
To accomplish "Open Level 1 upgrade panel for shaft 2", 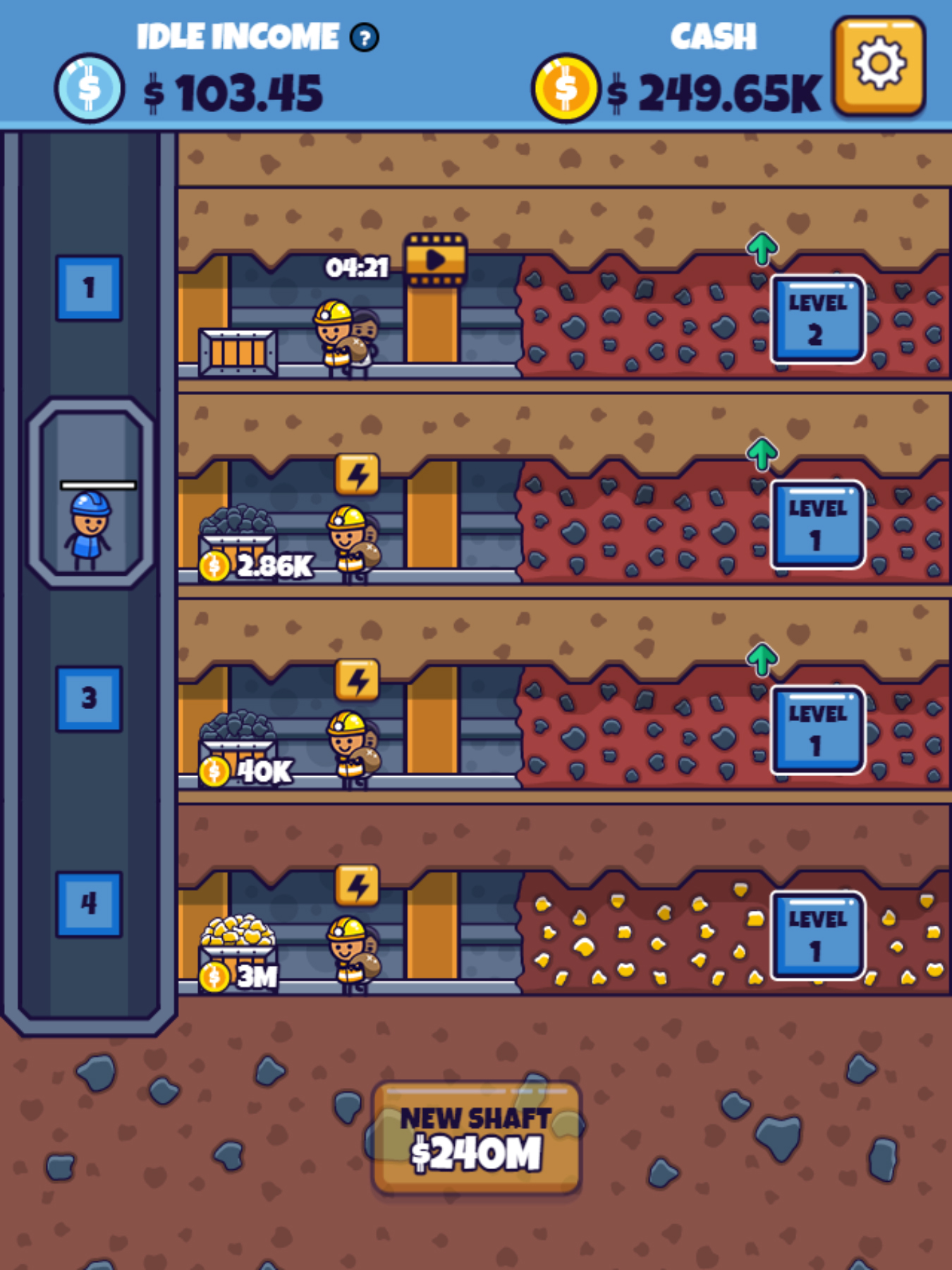I will pos(819,522).
